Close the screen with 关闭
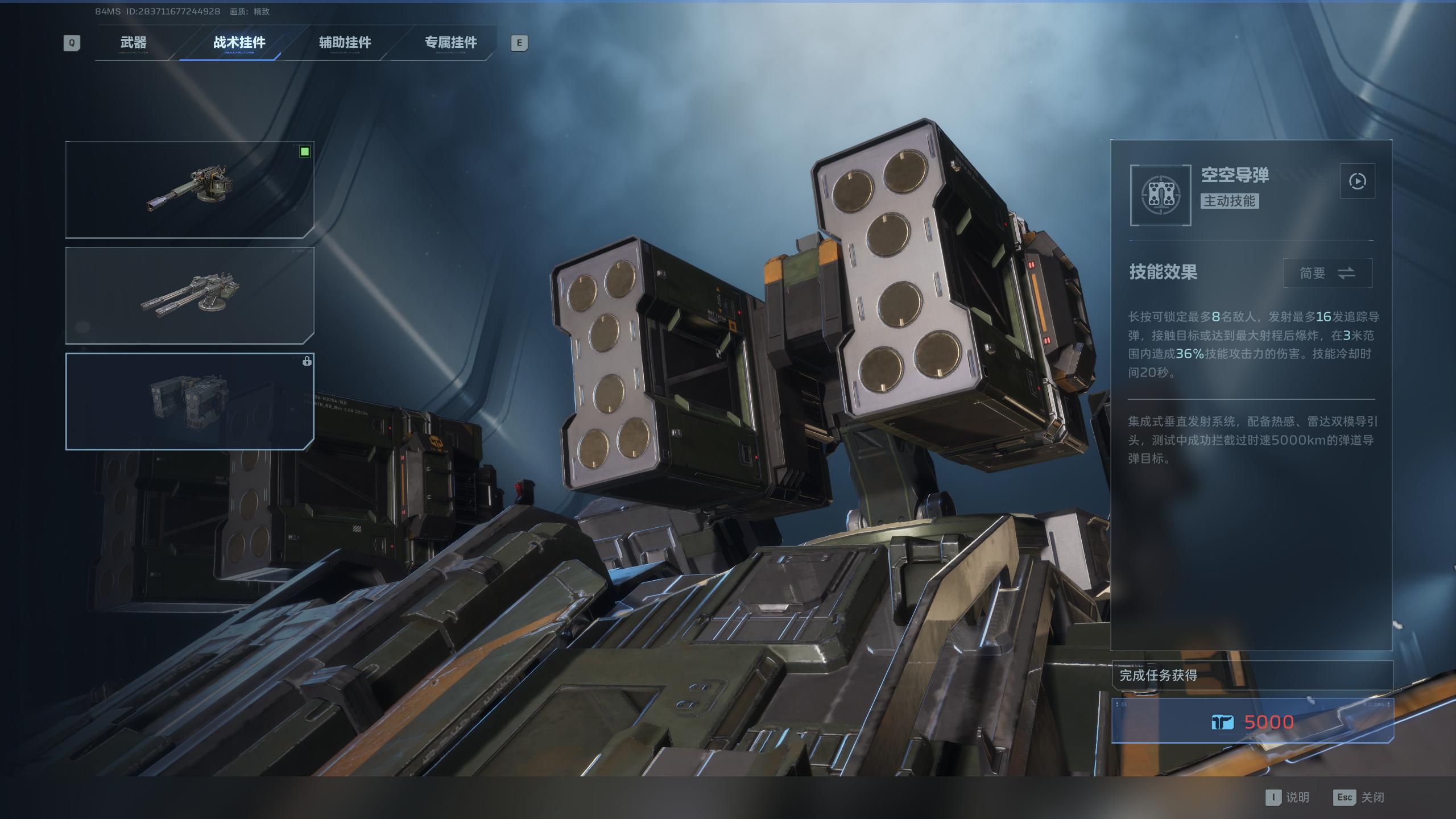This screenshot has width=1456, height=819. 1359,797
